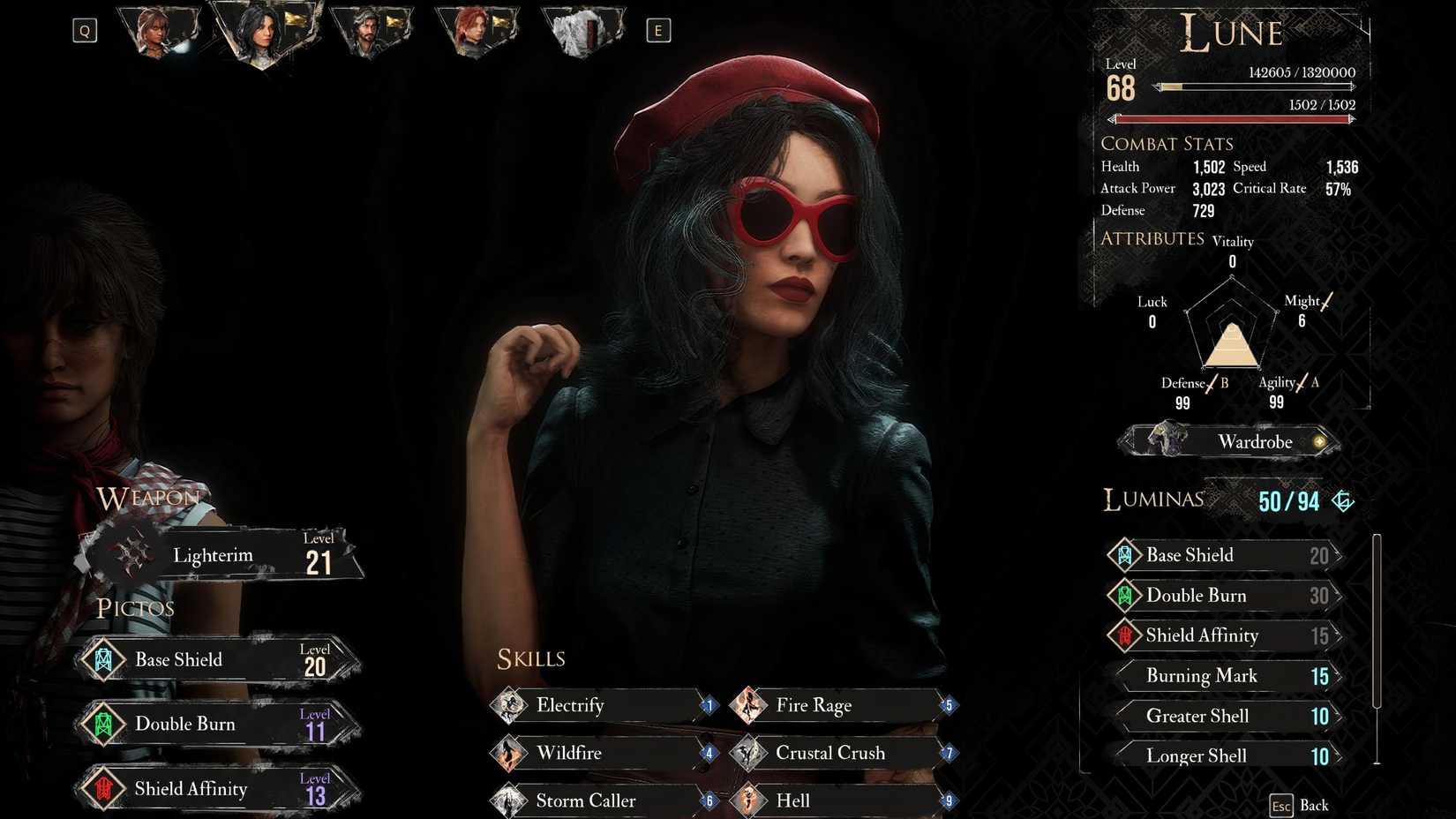Viewport: 1456px width, 819px height.
Task: Switch to the red-haired character's portrait tab
Action: coord(477,34)
